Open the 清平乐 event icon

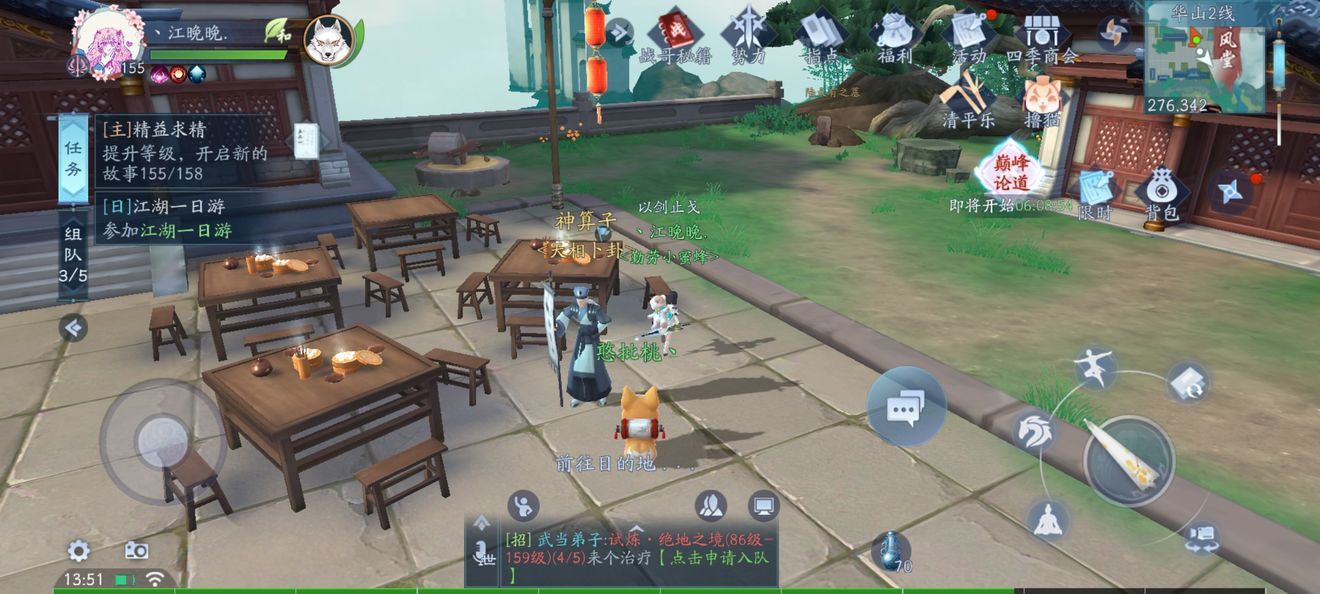coord(967,99)
